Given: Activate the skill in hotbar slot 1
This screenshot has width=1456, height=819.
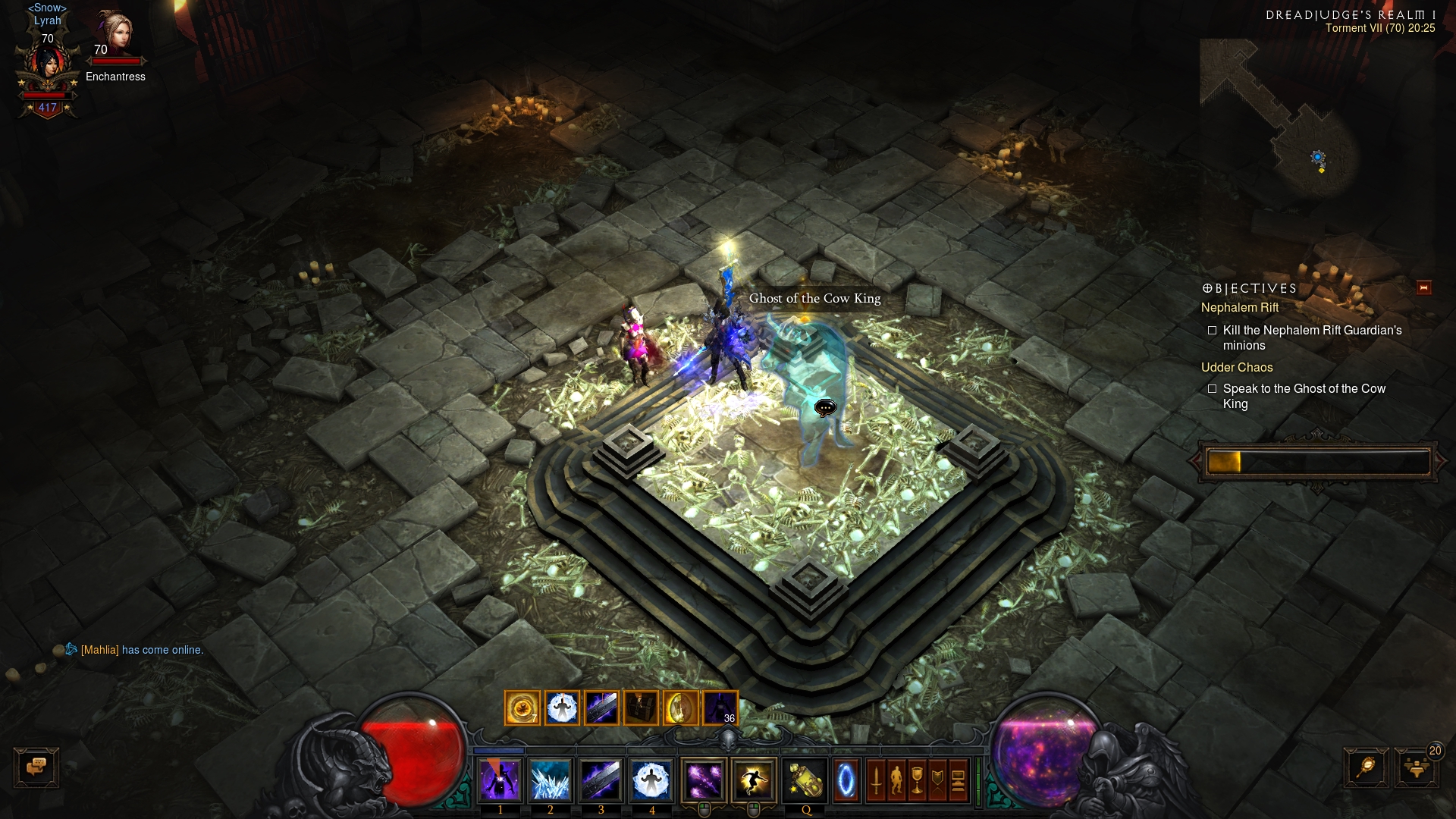Looking at the screenshot, I should click(x=500, y=780).
